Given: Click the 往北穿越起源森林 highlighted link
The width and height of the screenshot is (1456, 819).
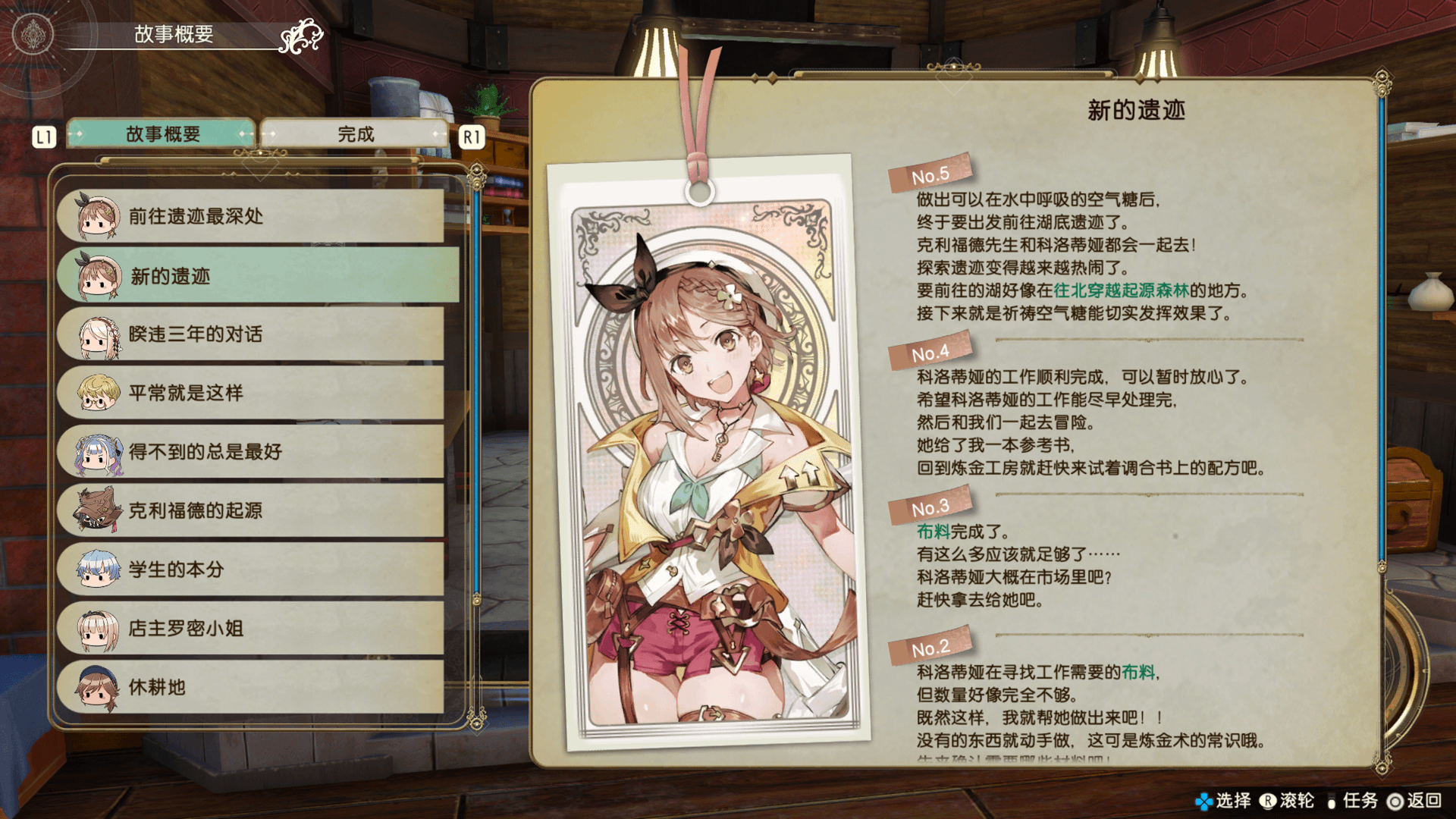Looking at the screenshot, I should 1121,290.
